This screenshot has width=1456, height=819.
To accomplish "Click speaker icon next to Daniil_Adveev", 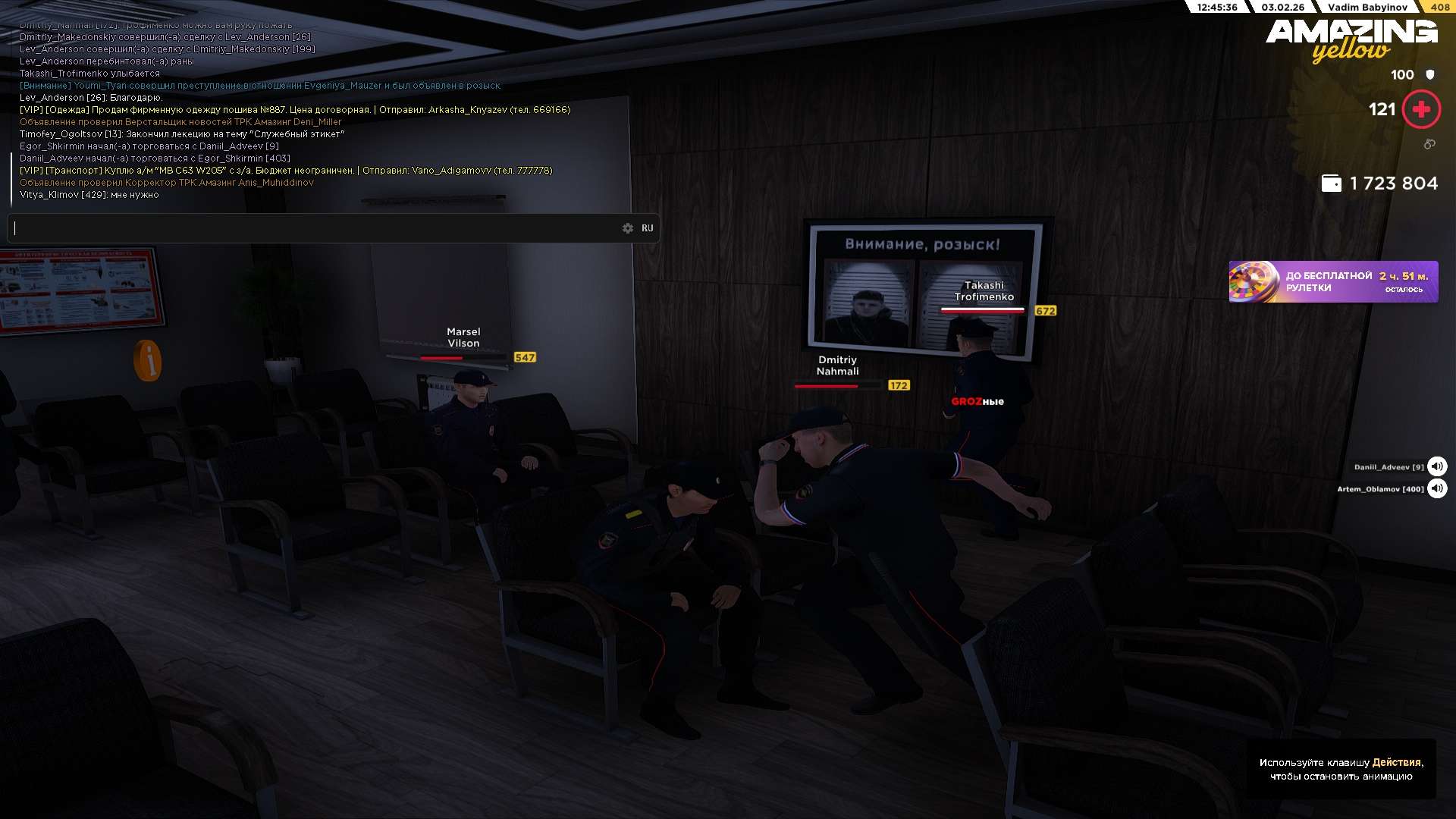I will (1436, 466).
